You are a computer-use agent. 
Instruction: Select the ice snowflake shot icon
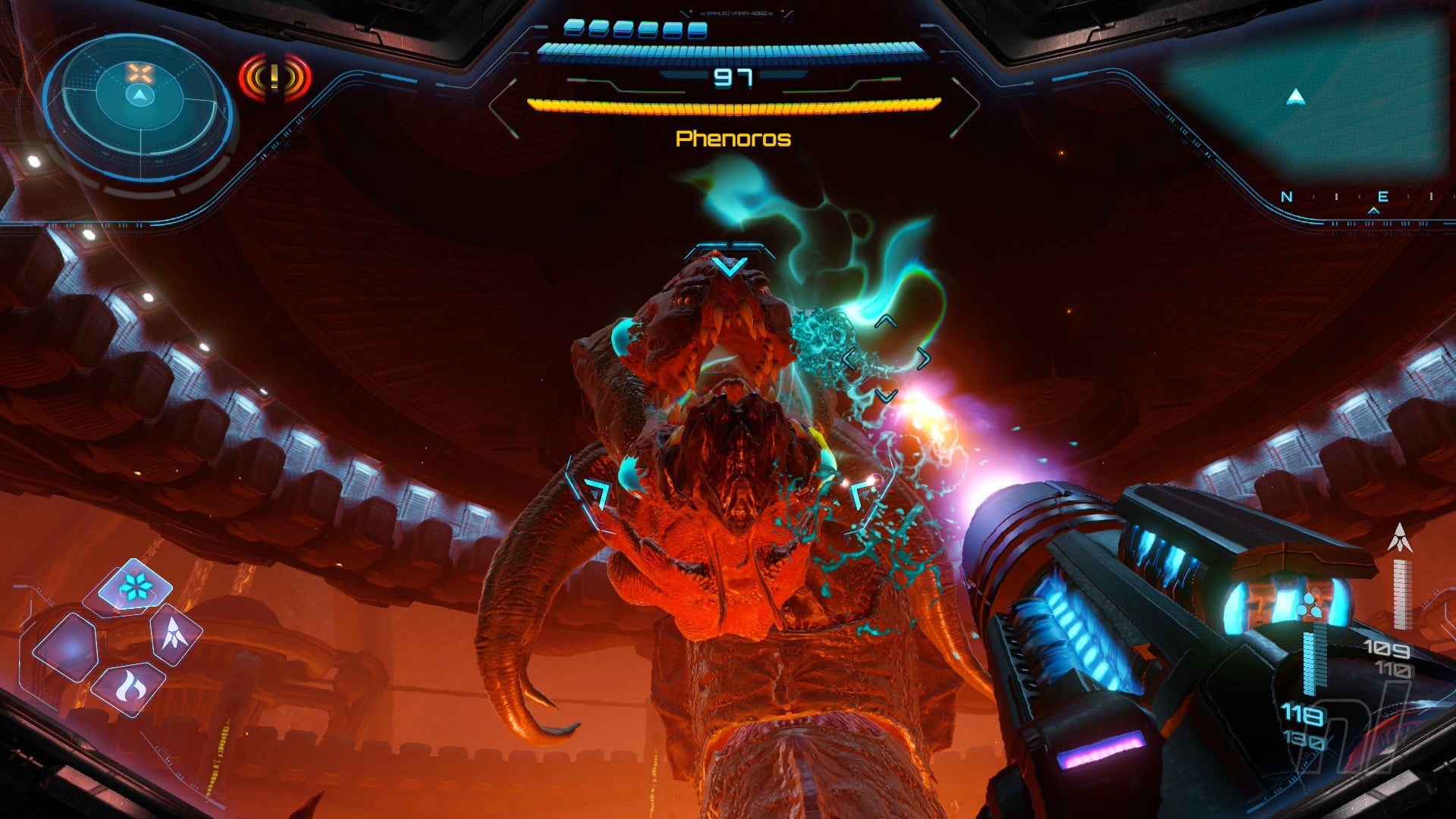click(136, 585)
